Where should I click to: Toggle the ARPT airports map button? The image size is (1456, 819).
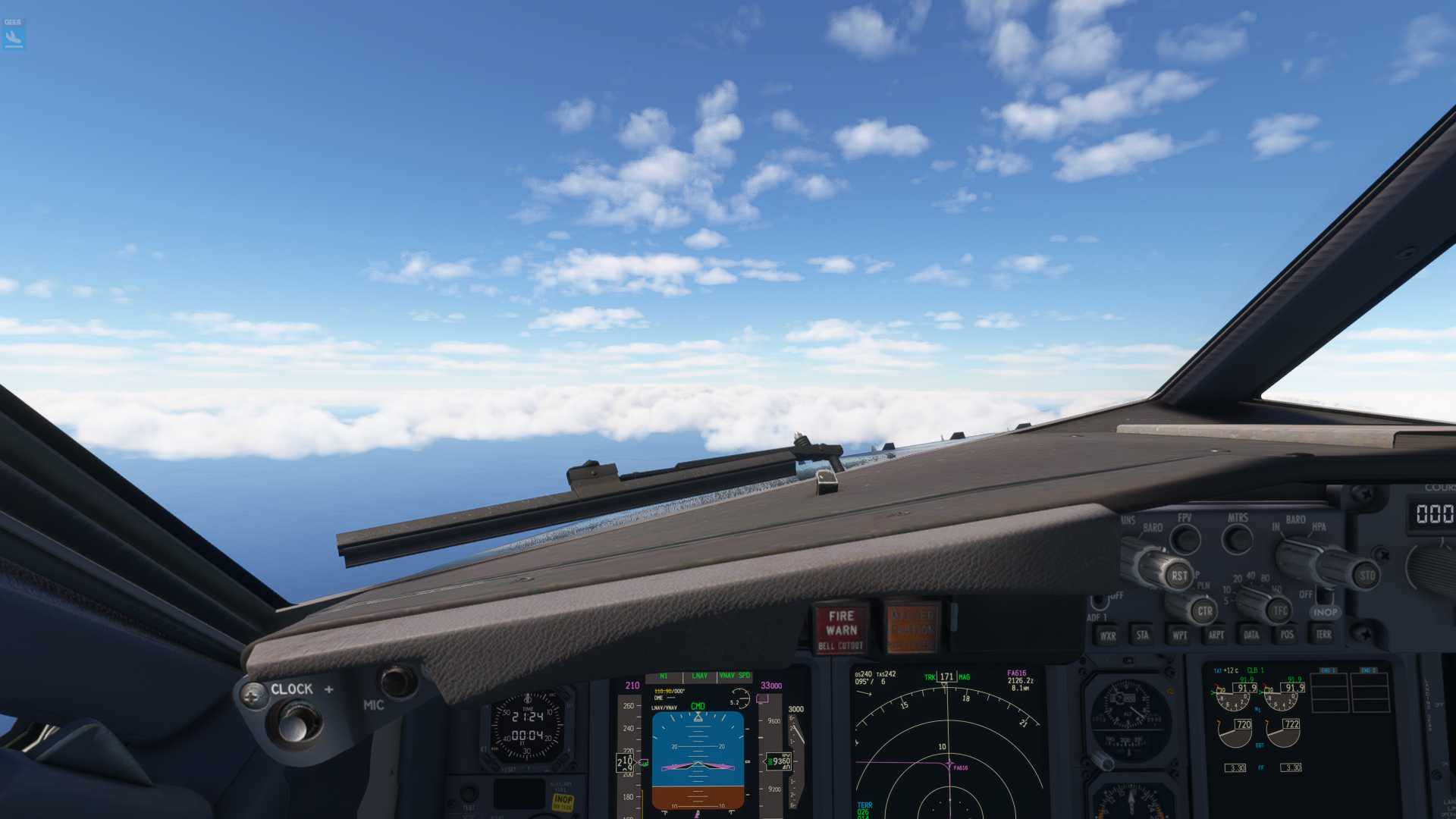tap(1216, 635)
